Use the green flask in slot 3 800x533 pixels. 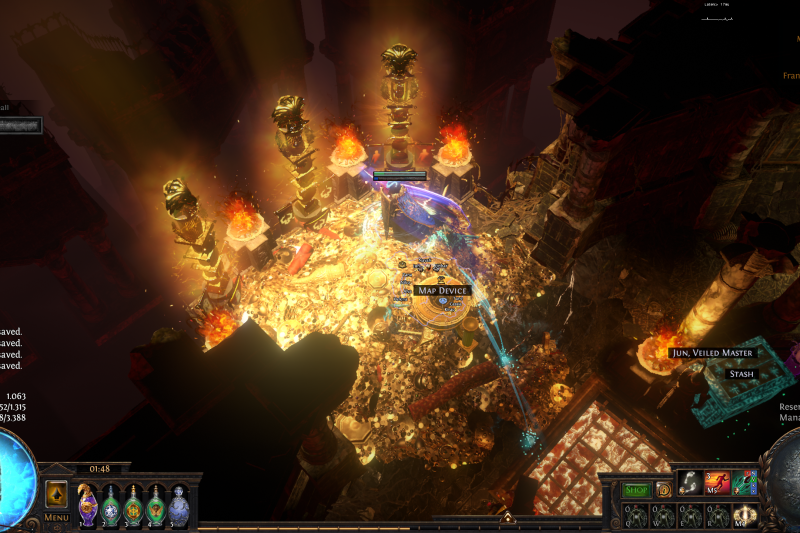pyautogui.click(x=133, y=504)
